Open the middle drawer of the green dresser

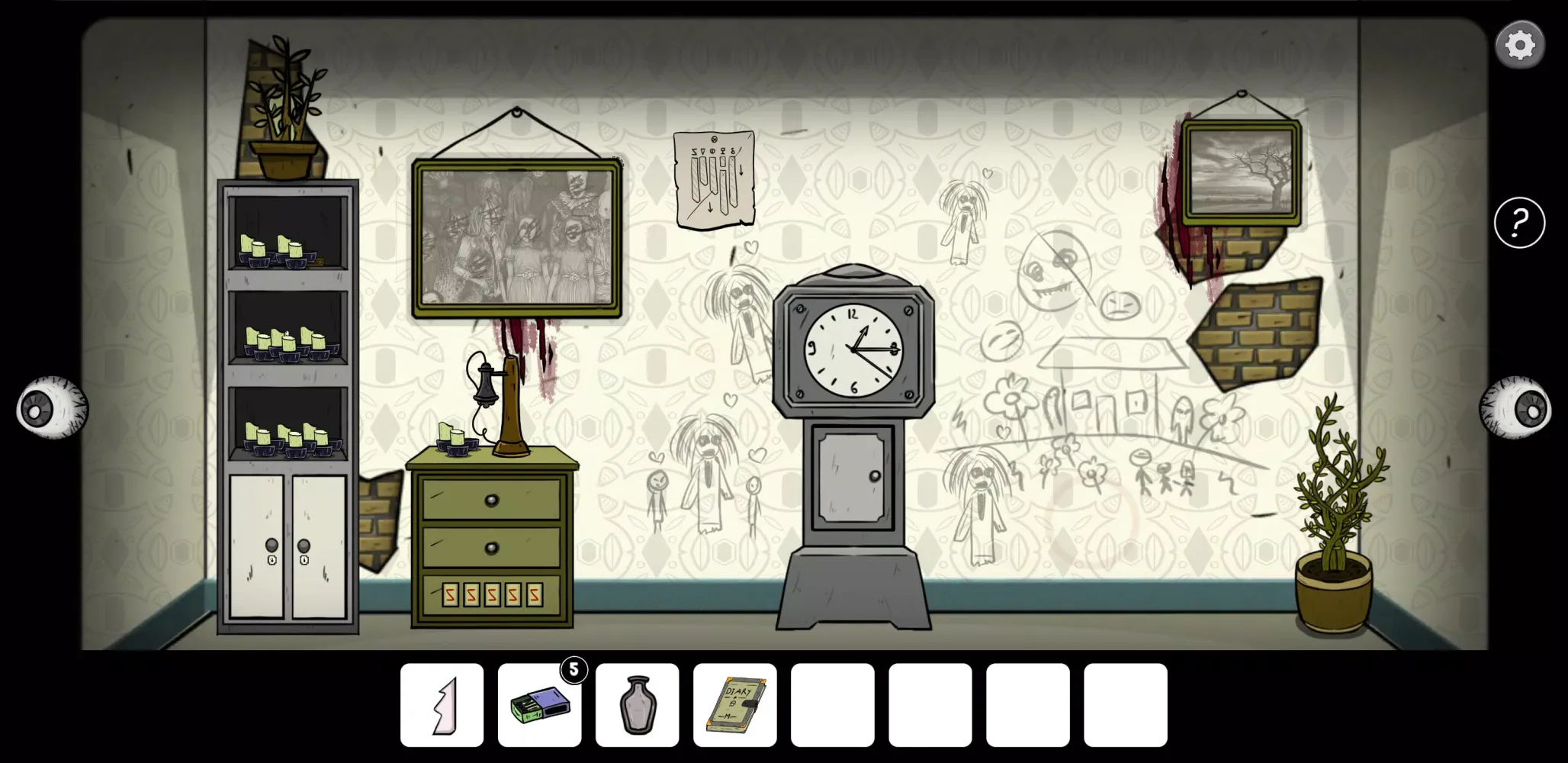pos(492,546)
